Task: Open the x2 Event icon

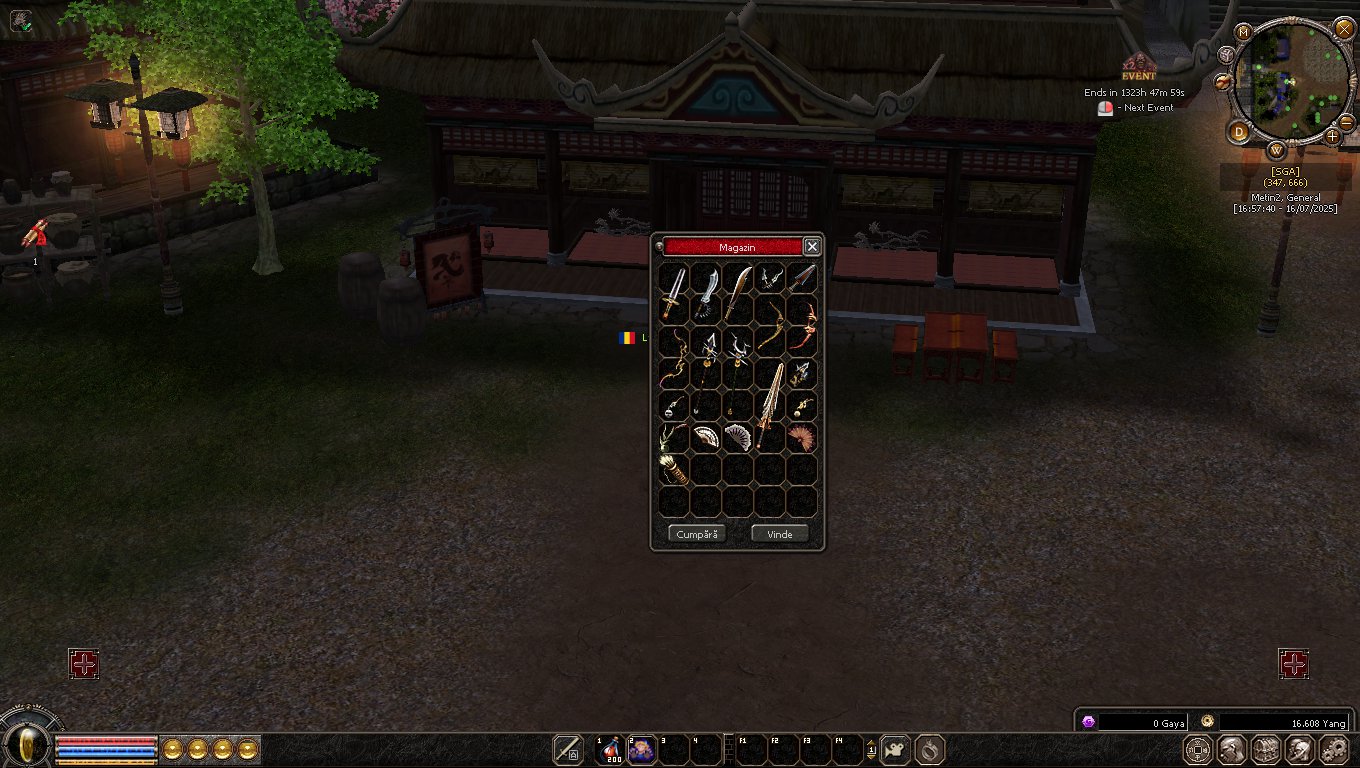Action: pos(1138,68)
